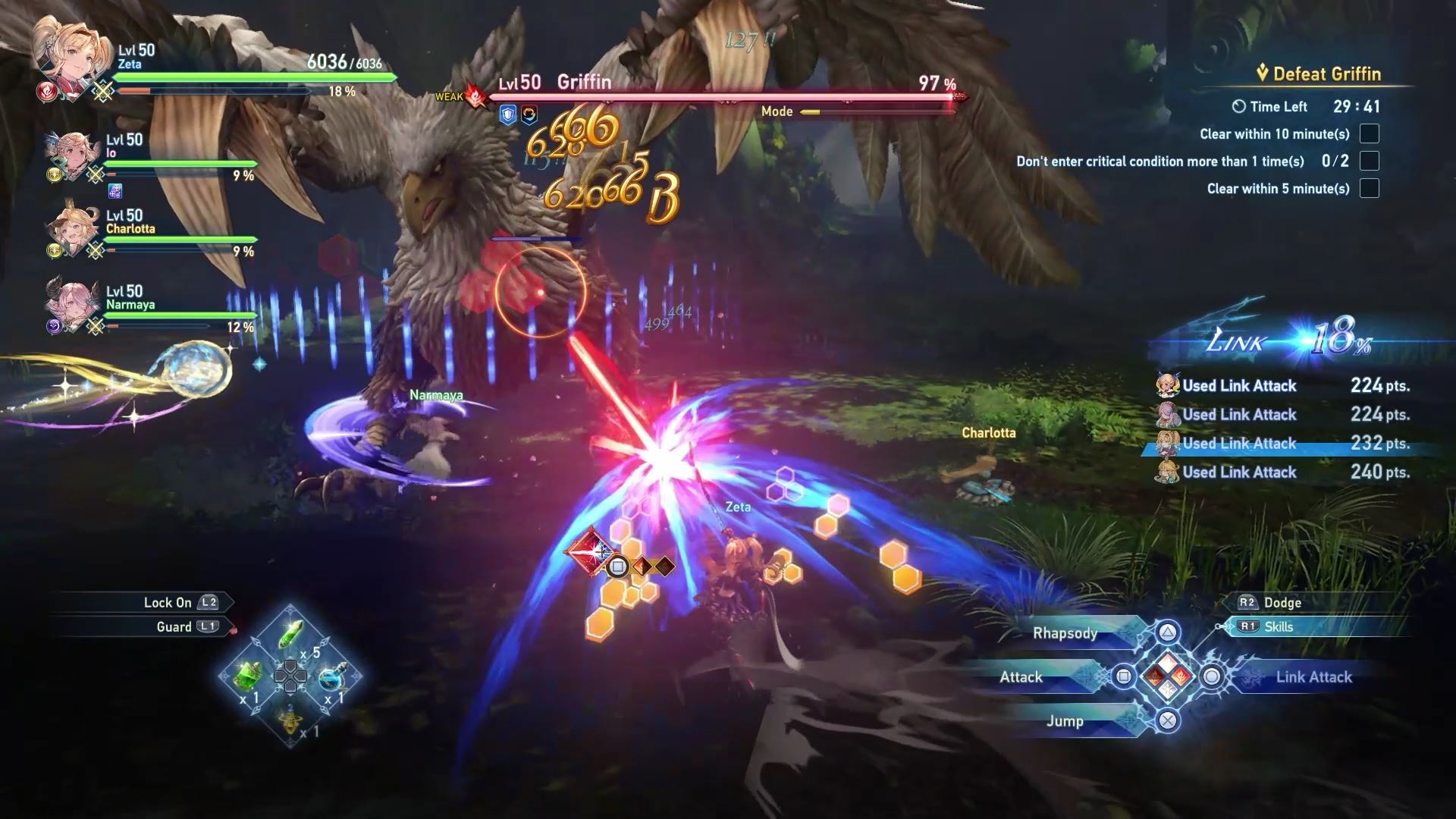The height and width of the screenshot is (819, 1456).
Task: Click the Guard label
Action: pyautogui.click(x=174, y=627)
